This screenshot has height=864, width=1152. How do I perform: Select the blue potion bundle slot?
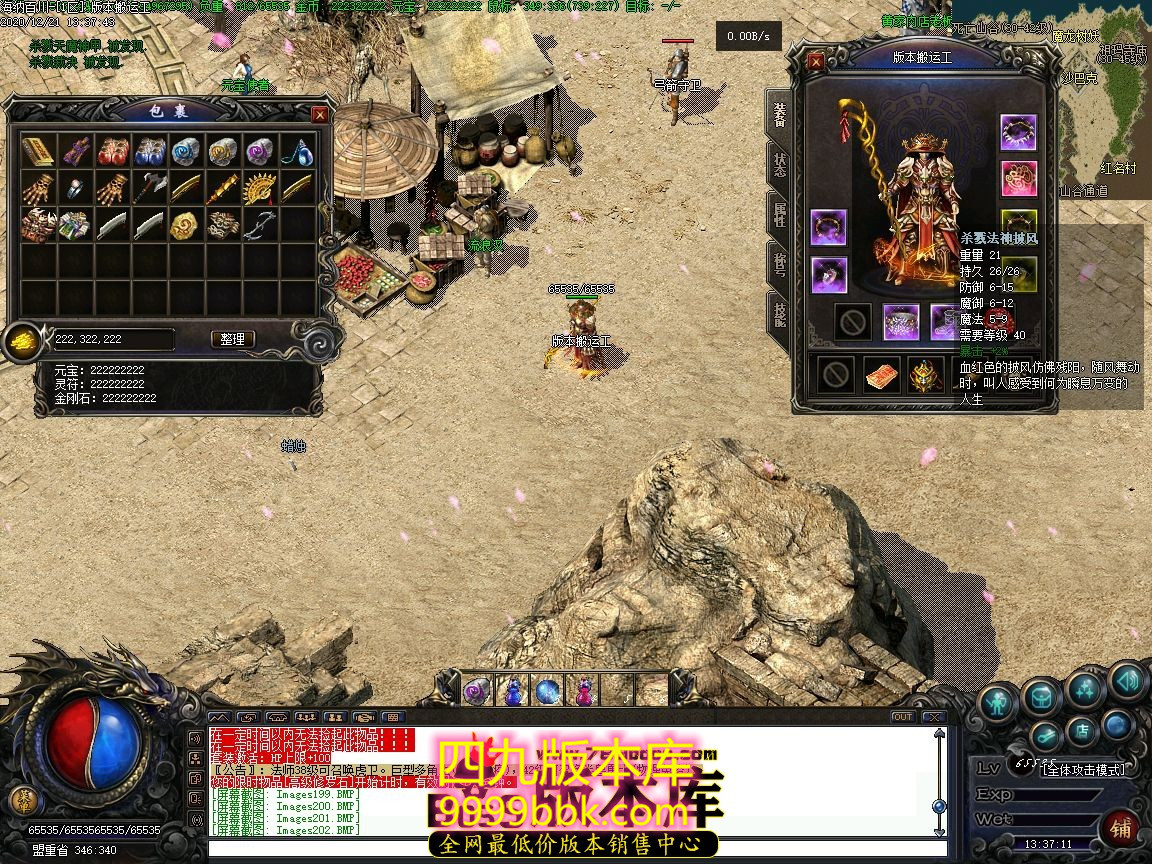click(149, 152)
